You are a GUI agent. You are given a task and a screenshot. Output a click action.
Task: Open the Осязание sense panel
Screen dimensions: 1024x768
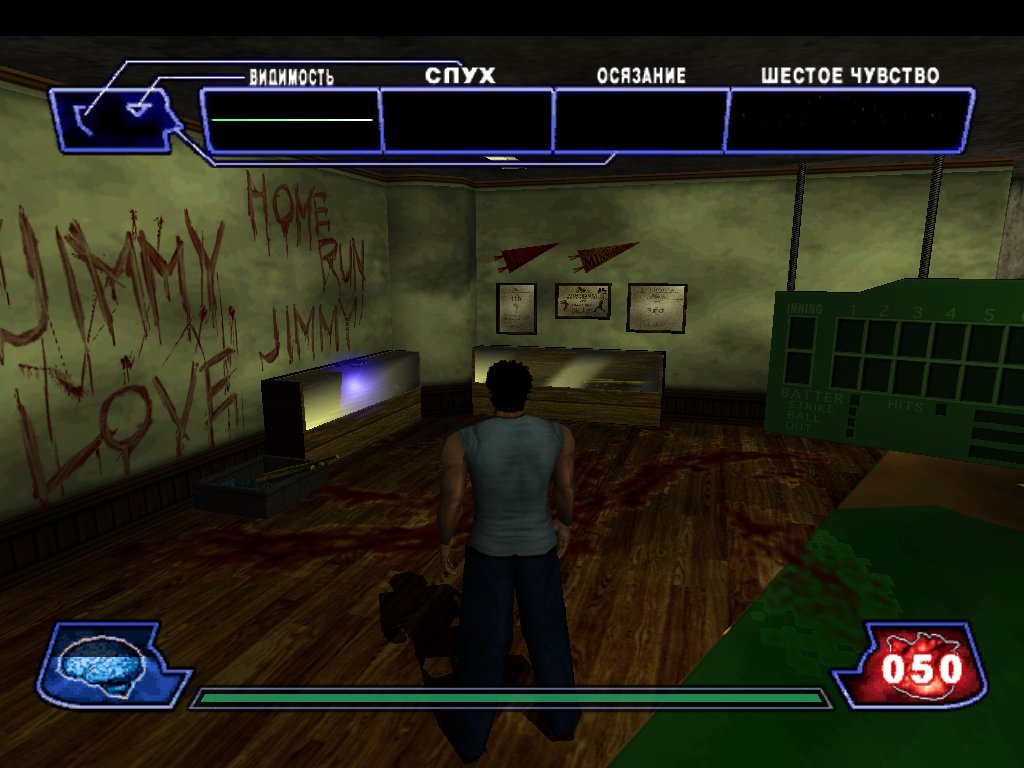(640, 120)
